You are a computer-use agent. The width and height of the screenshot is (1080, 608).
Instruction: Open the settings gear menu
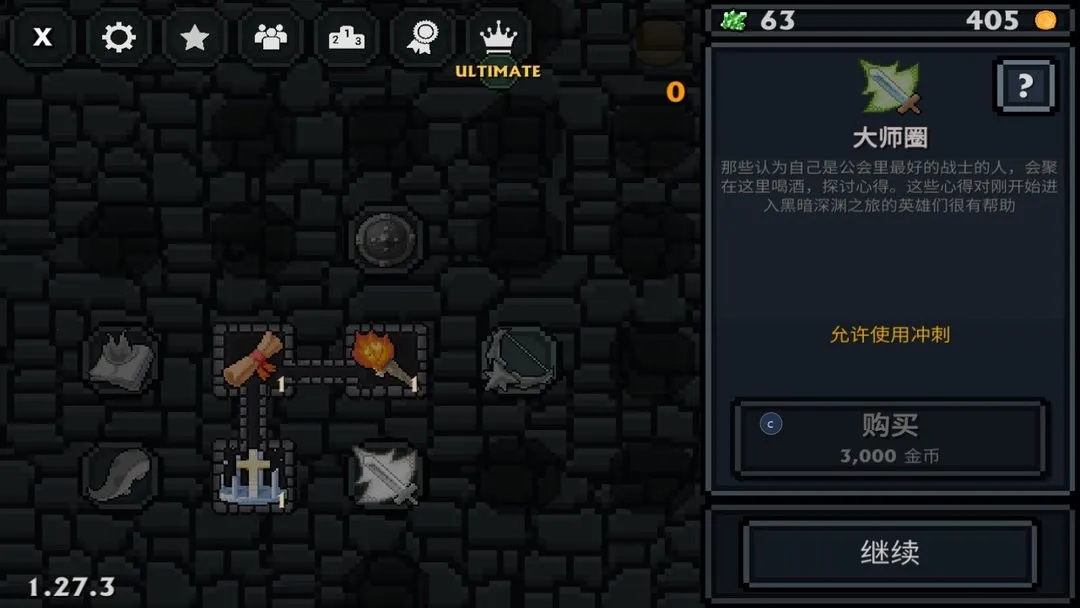pyautogui.click(x=119, y=38)
